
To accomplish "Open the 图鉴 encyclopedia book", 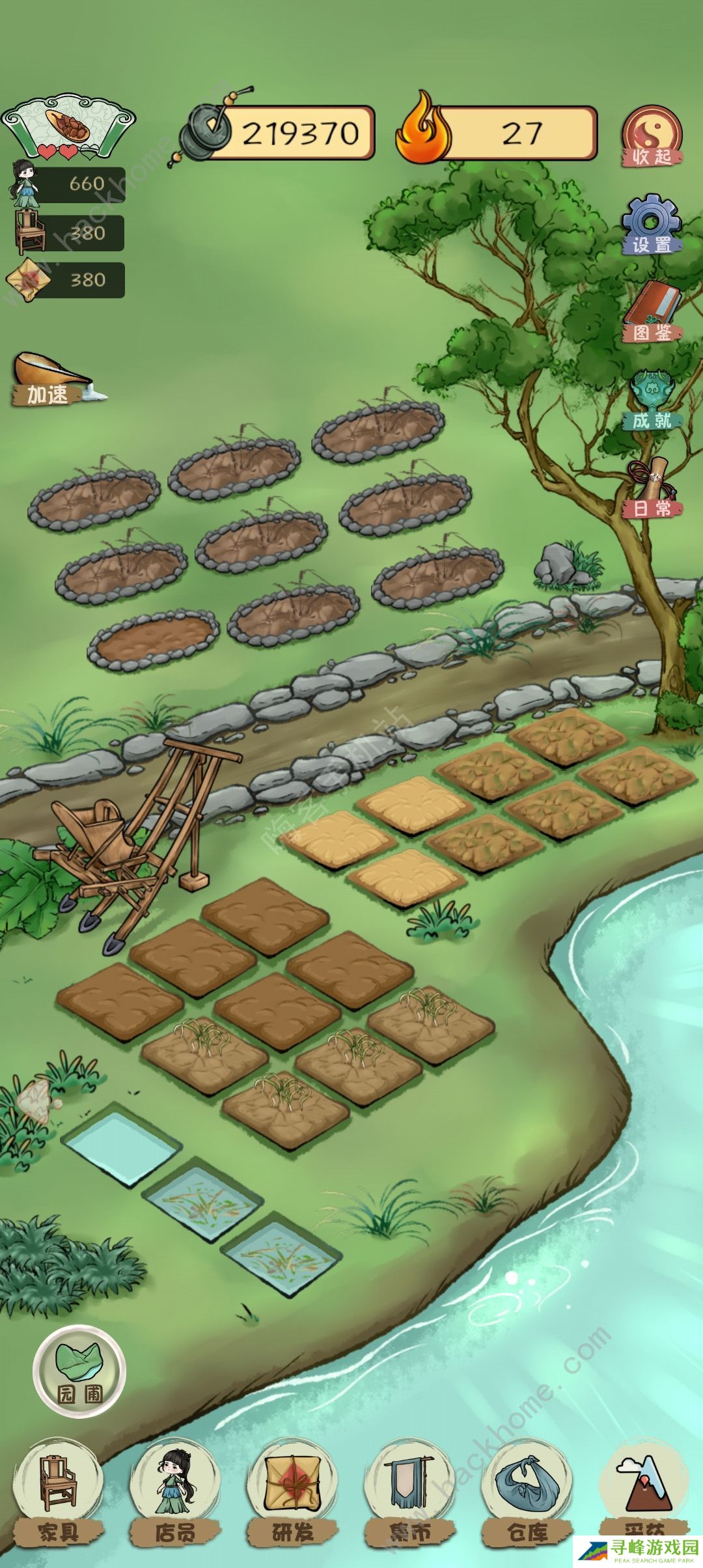I will click(652, 313).
